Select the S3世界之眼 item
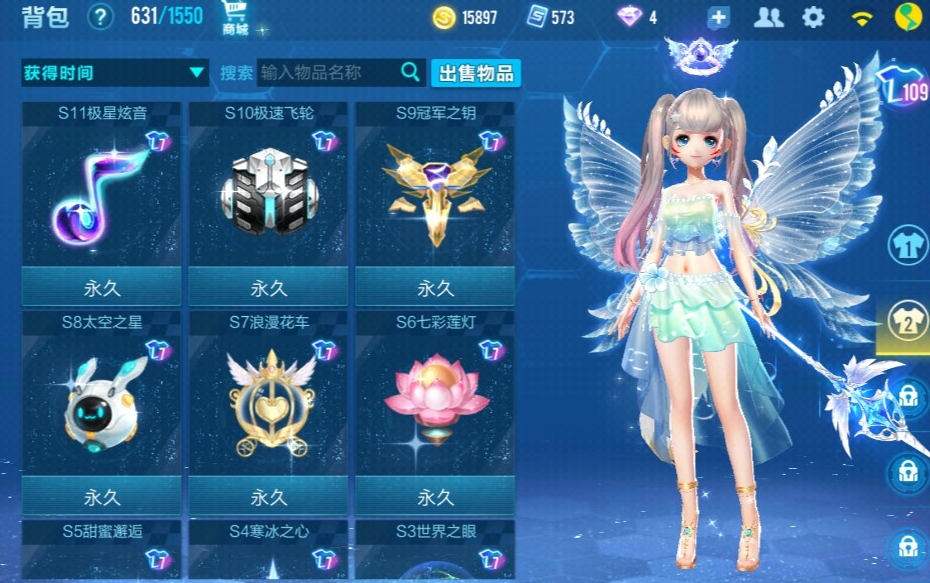 435,550
